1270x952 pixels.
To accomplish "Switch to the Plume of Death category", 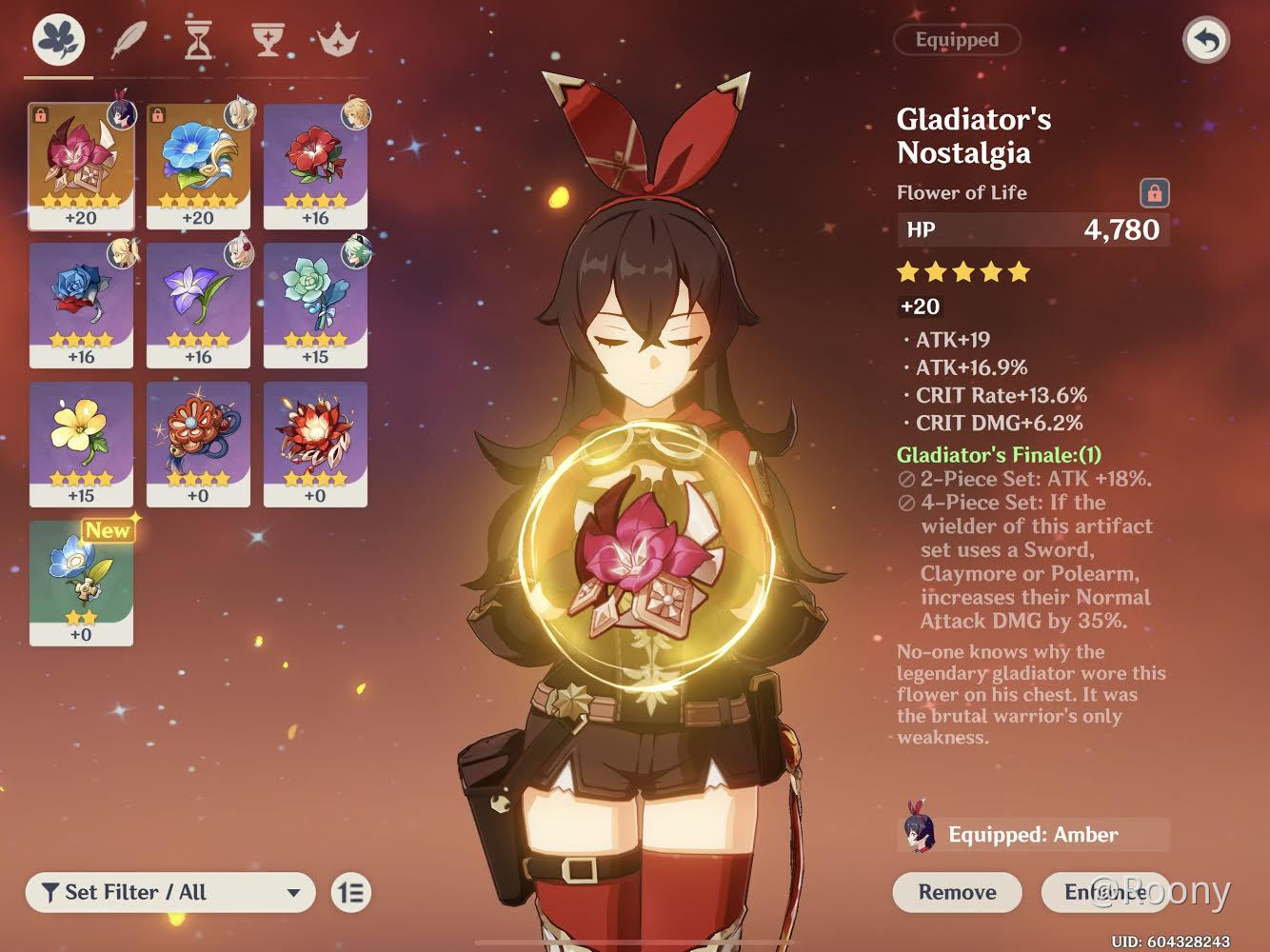I will (x=129, y=36).
